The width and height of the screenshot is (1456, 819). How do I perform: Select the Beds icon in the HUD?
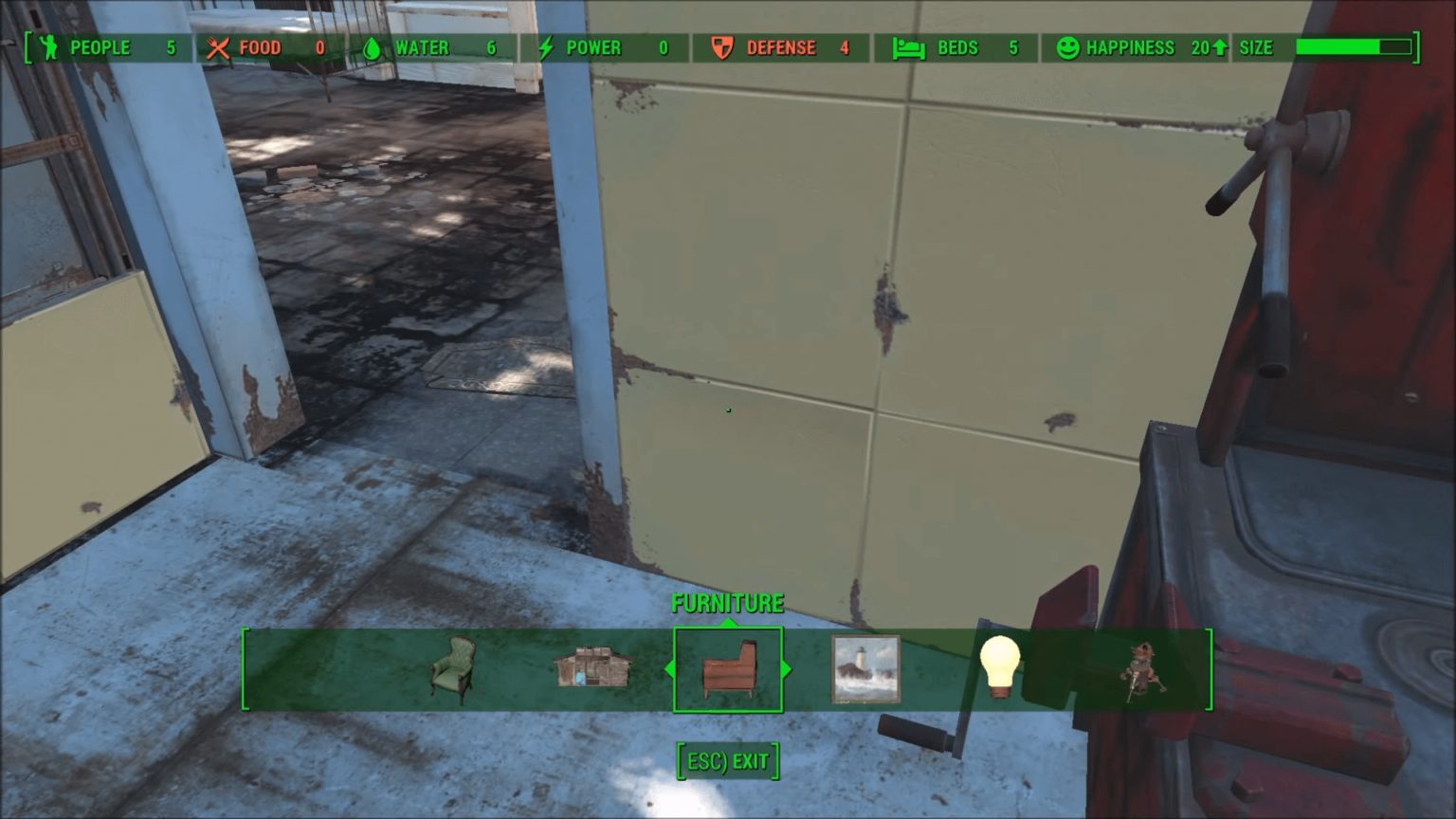(x=907, y=47)
